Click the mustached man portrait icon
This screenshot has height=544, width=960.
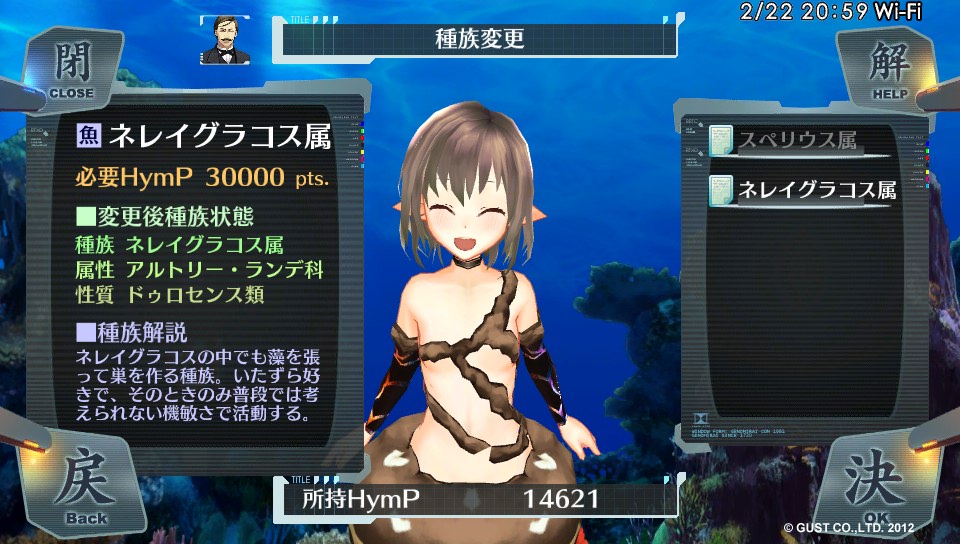point(224,40)
